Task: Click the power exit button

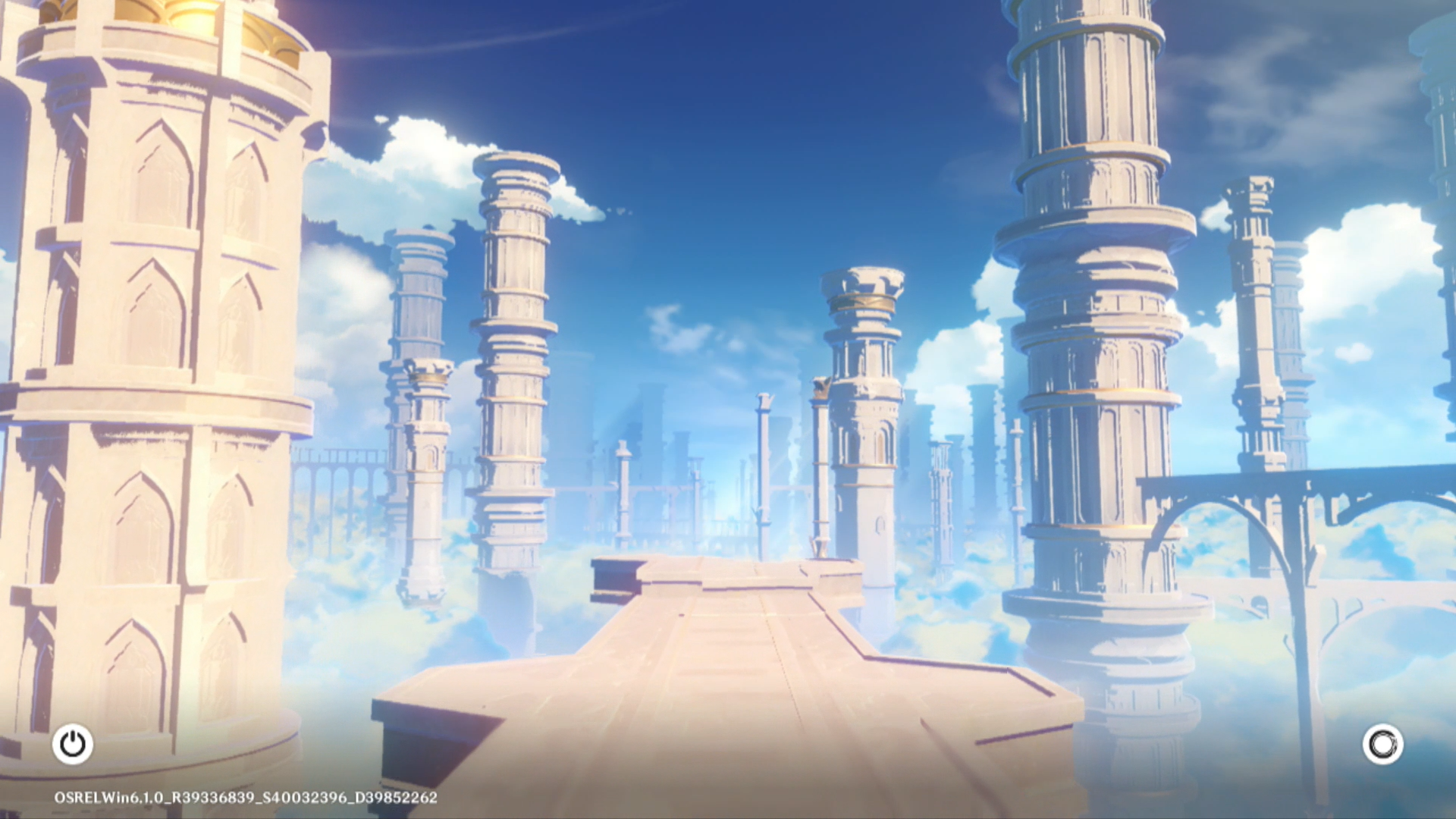Action: pos(73,744)
